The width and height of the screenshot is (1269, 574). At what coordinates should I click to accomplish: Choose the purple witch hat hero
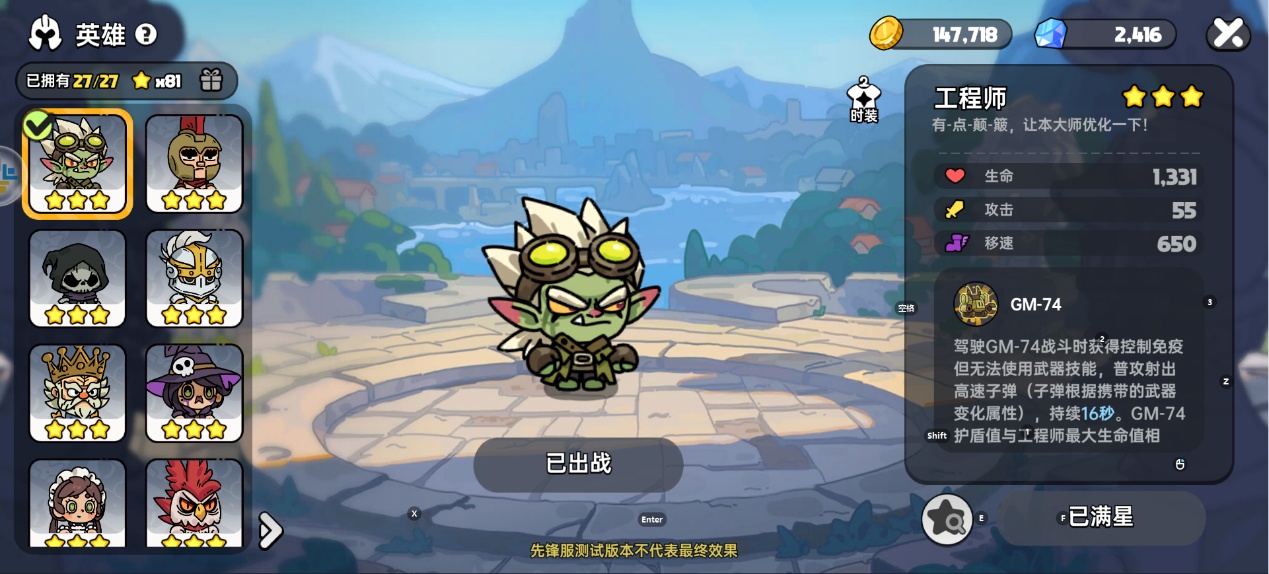[x=195, y=393]
